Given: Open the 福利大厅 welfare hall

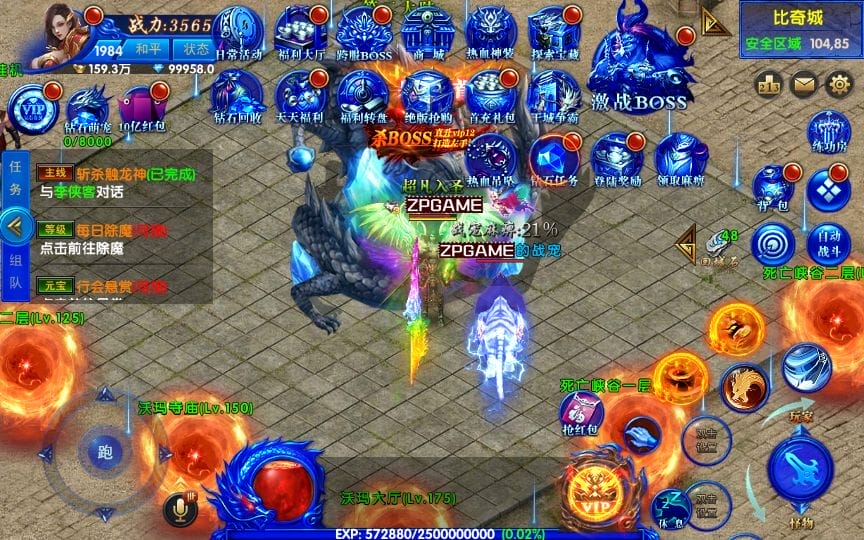Looking at the screenshot, I should (x=301, y=32).
